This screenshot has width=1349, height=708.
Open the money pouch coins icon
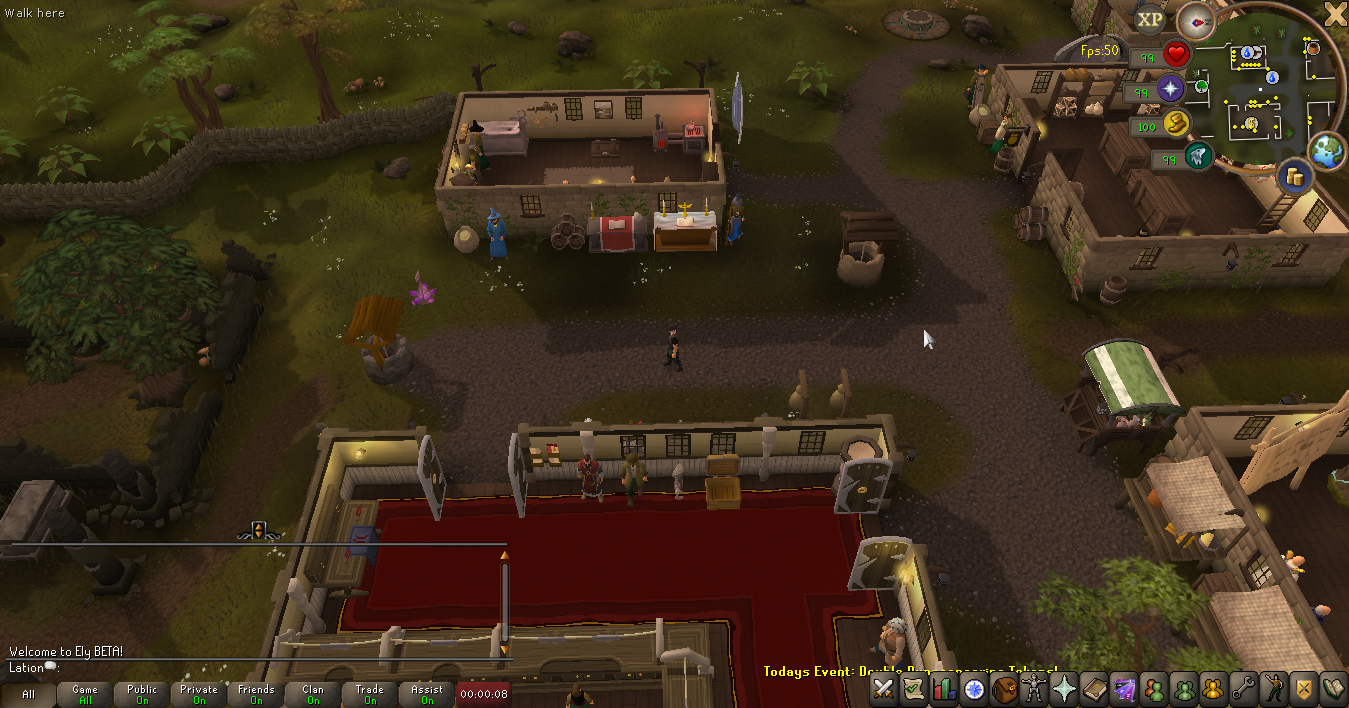(x=1297, y=177)
